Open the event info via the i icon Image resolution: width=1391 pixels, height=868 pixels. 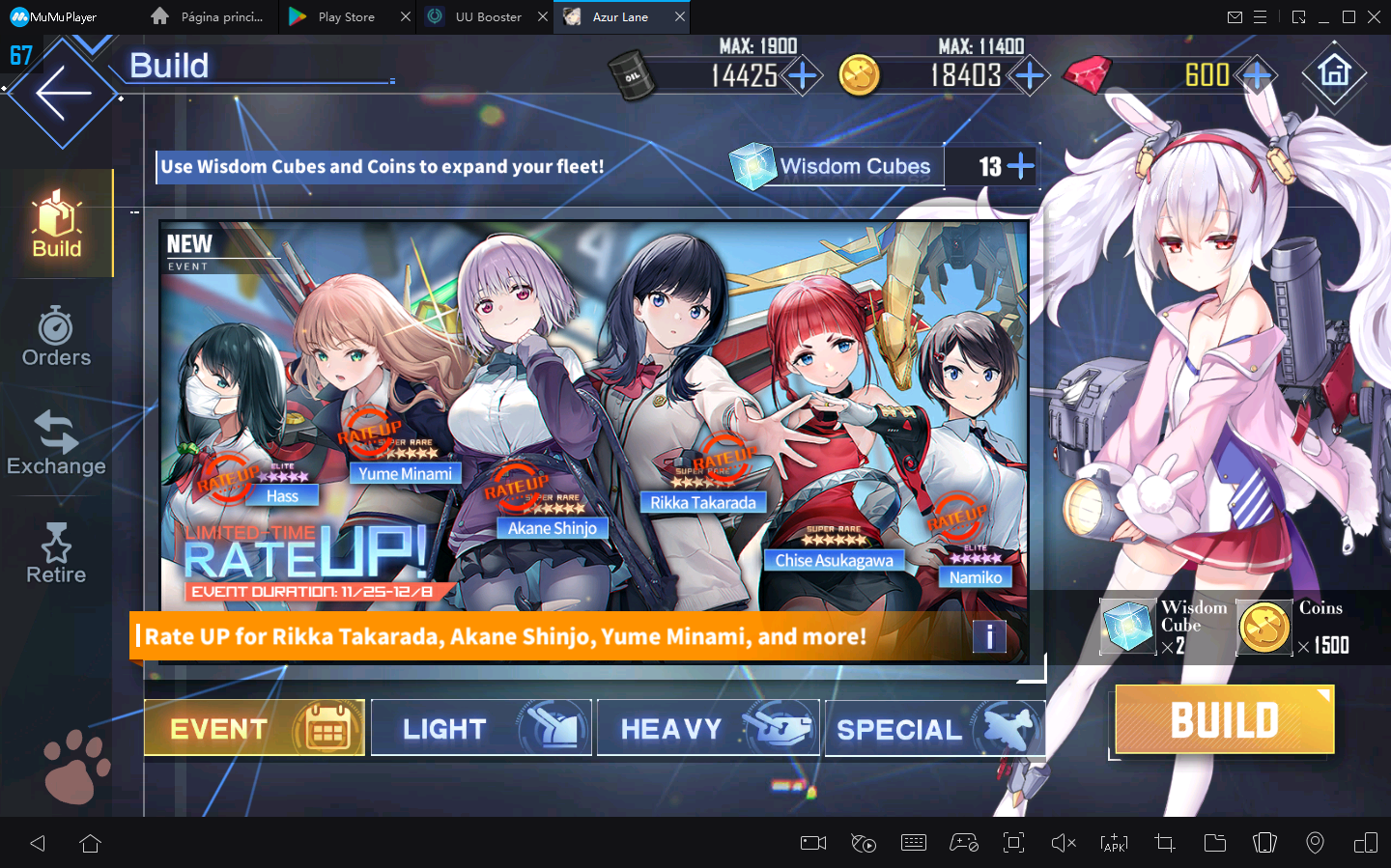pos(989,636)
